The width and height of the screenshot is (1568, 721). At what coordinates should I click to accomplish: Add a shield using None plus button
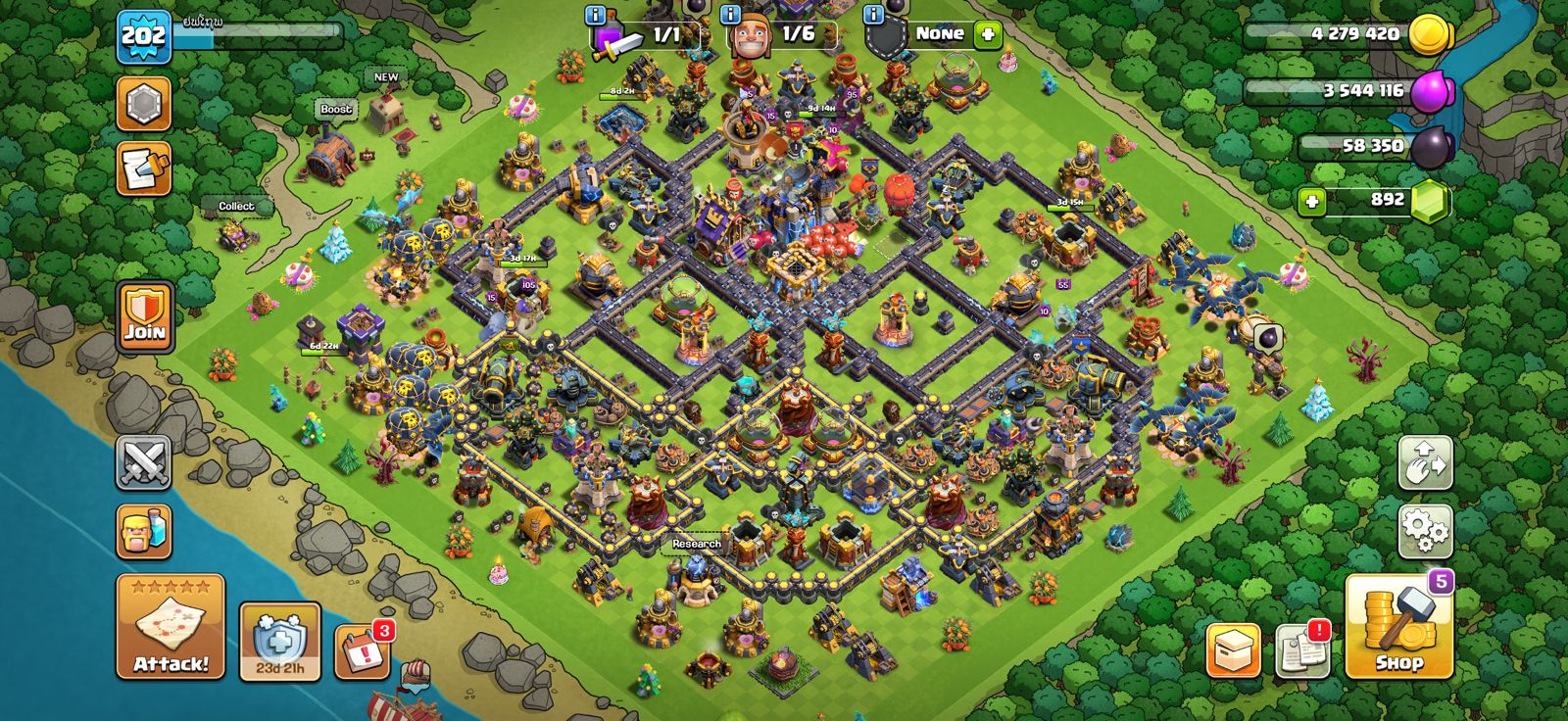[988, 34]
